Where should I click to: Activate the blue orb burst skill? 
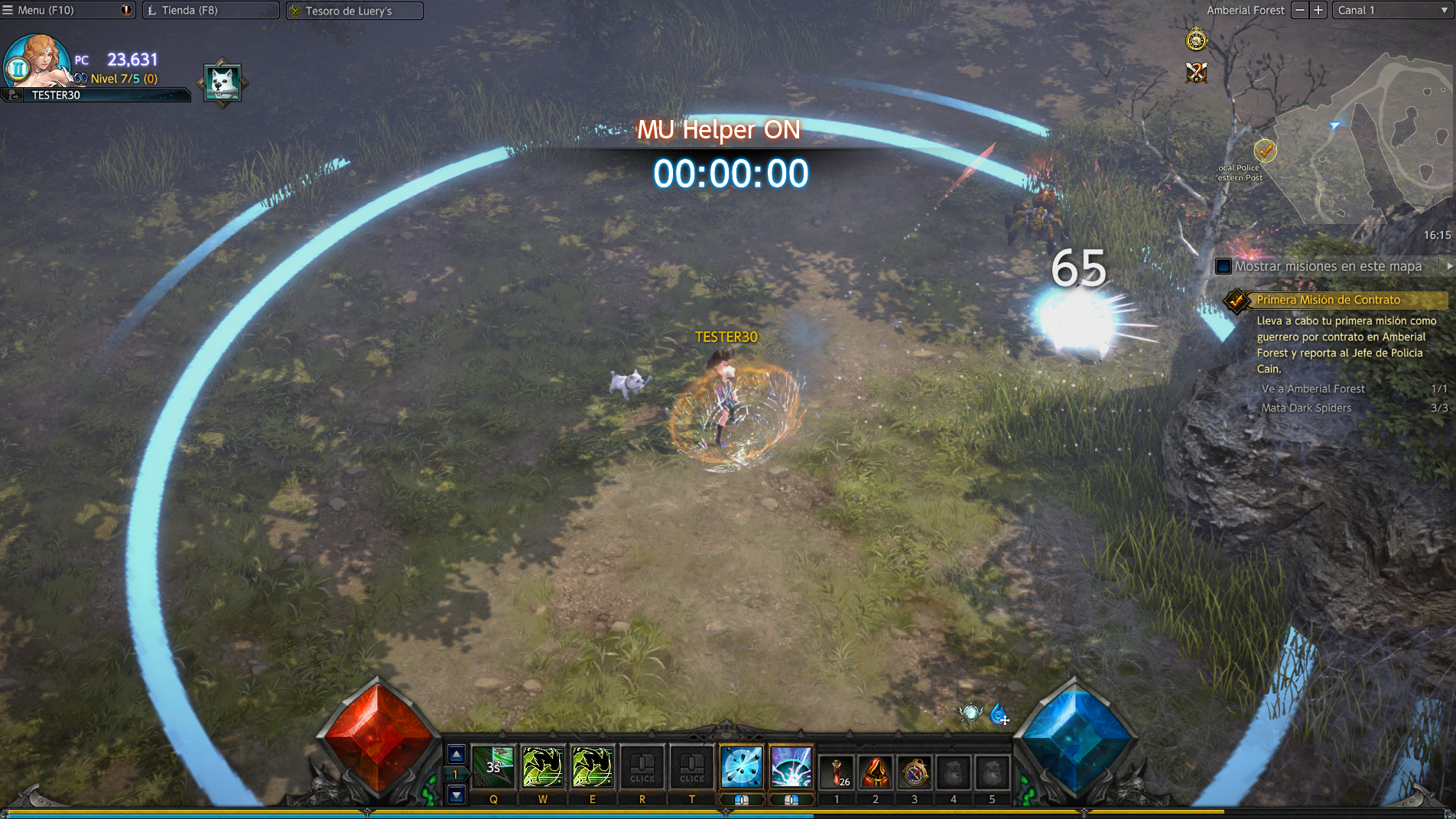[x=741, y=767]
